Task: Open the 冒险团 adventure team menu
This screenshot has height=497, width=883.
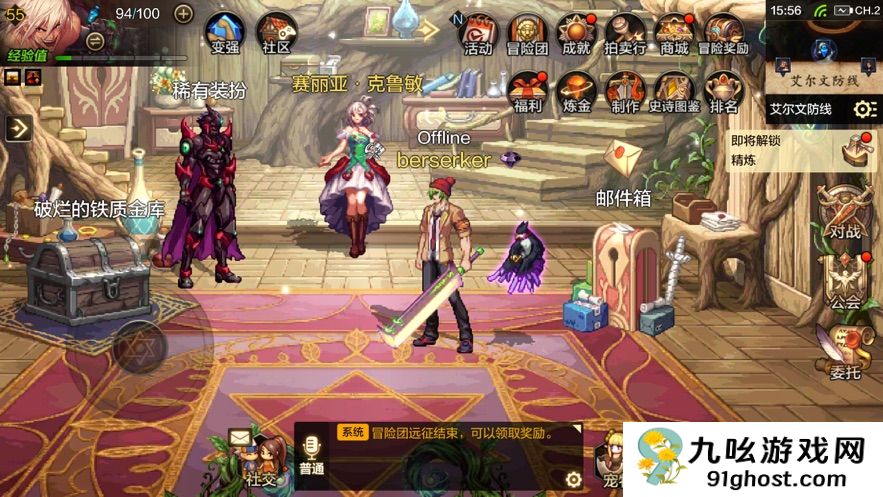Action: (527, 33)
